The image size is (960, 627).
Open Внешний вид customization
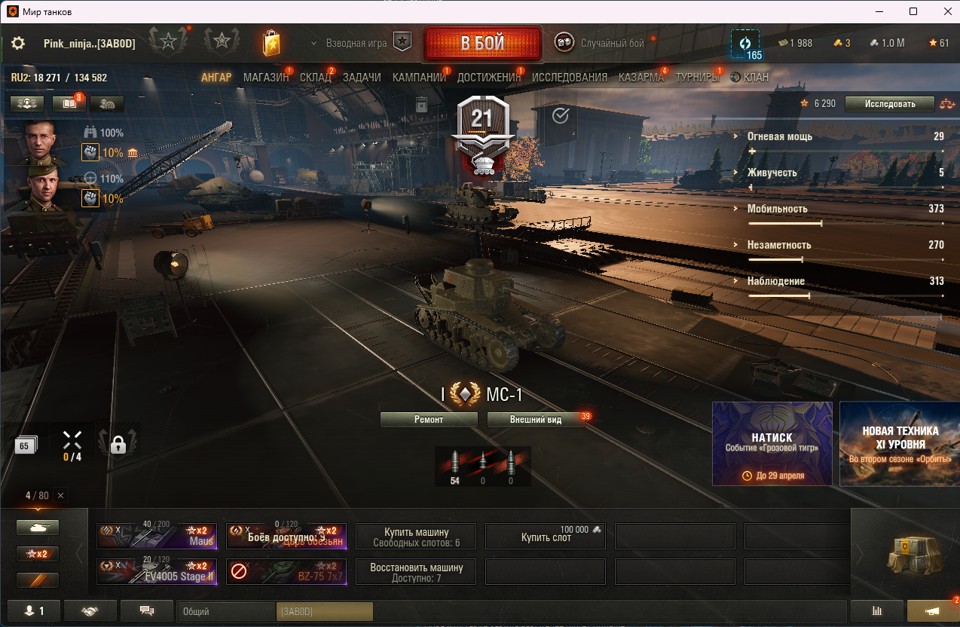(535, 420)
